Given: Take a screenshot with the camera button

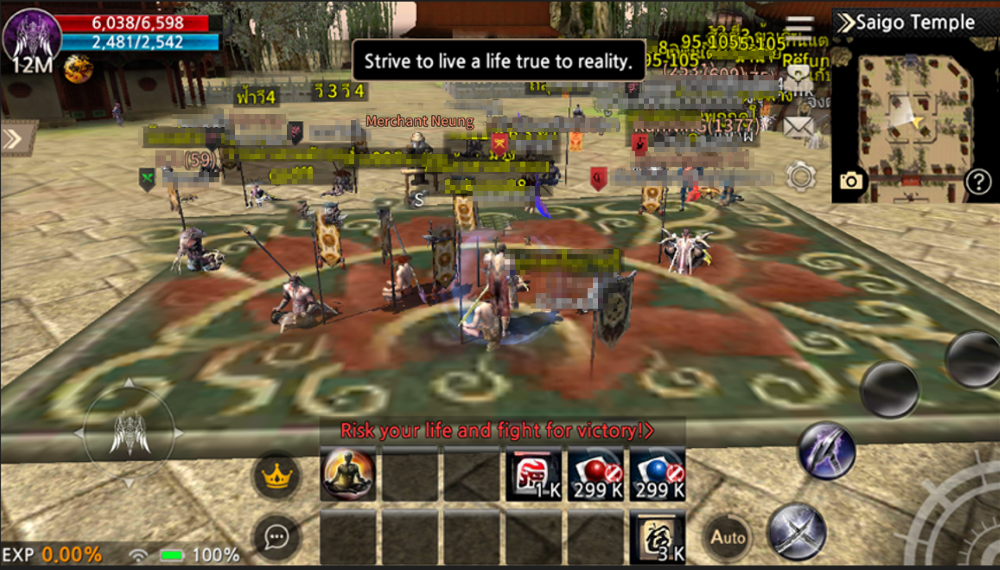Looking at the screenshot, I should [x=851, y=180].
